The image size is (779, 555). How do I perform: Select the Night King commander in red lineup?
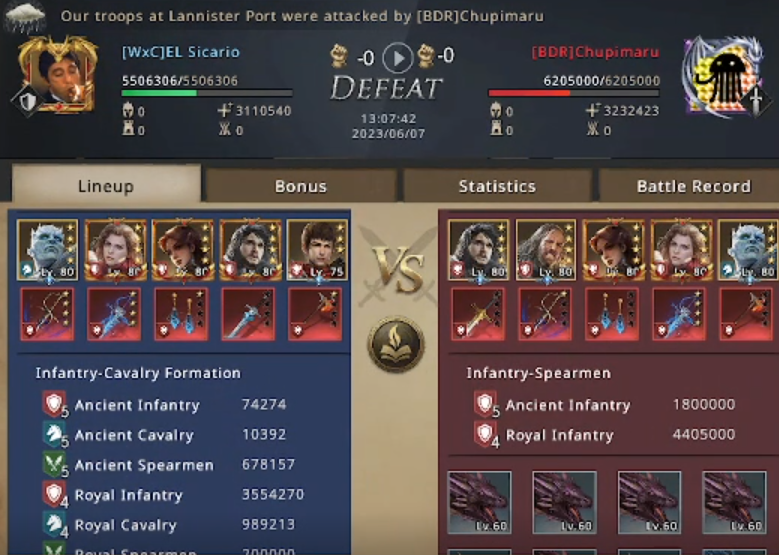748,250
